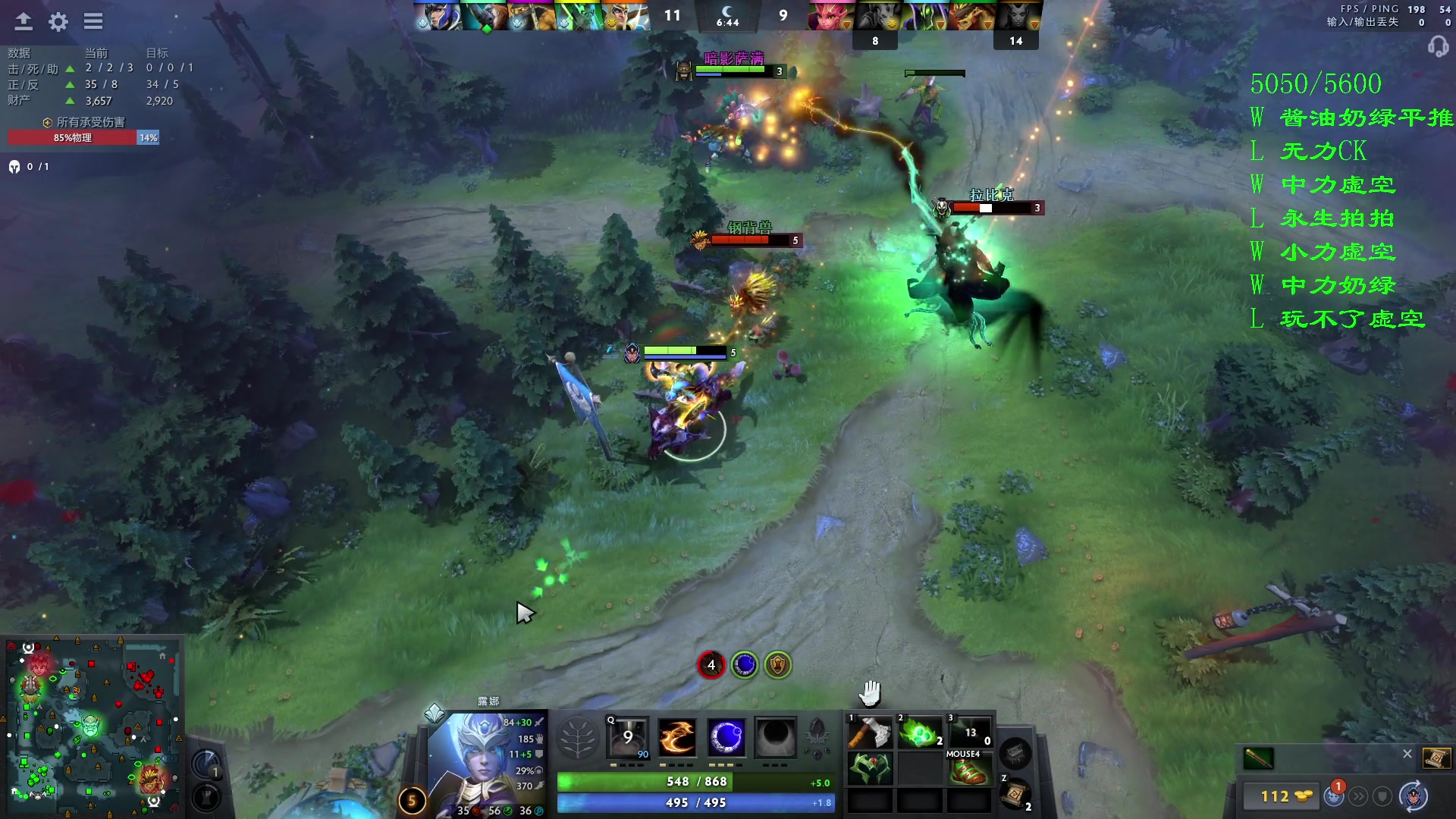Screen dimensions: 1456x819
Task: Click on the minimap
Action: point(93,720)
